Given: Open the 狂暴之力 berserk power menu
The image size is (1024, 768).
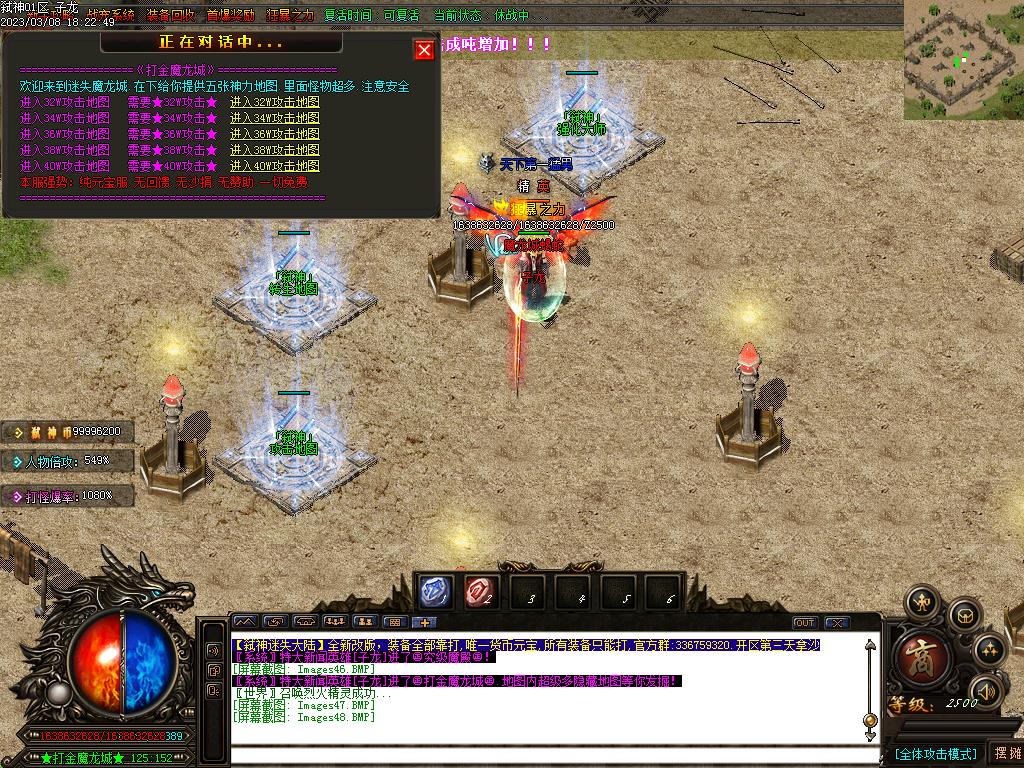Looking at the screenshot, I should click(289, 16).
